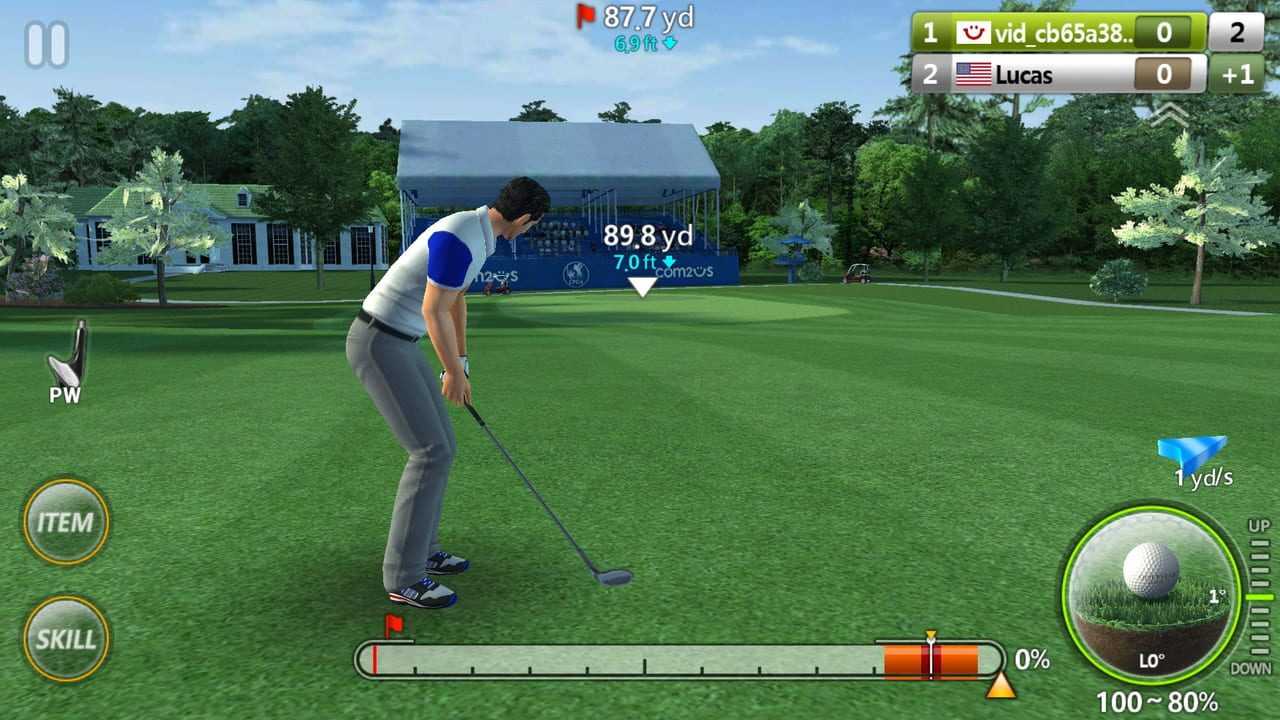This screenshot has width=1280, height=720.
Task: Pause the game with the pause button
Action: 46,45
